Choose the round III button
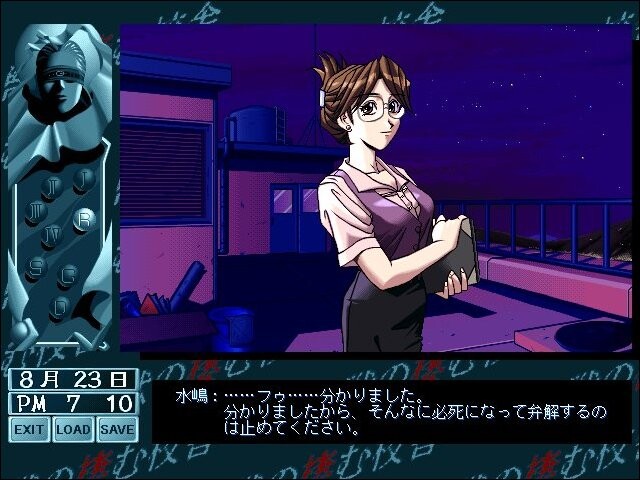The width and height of the screenshot is (640, 480). pyautogui.click(x=37, y=211)
